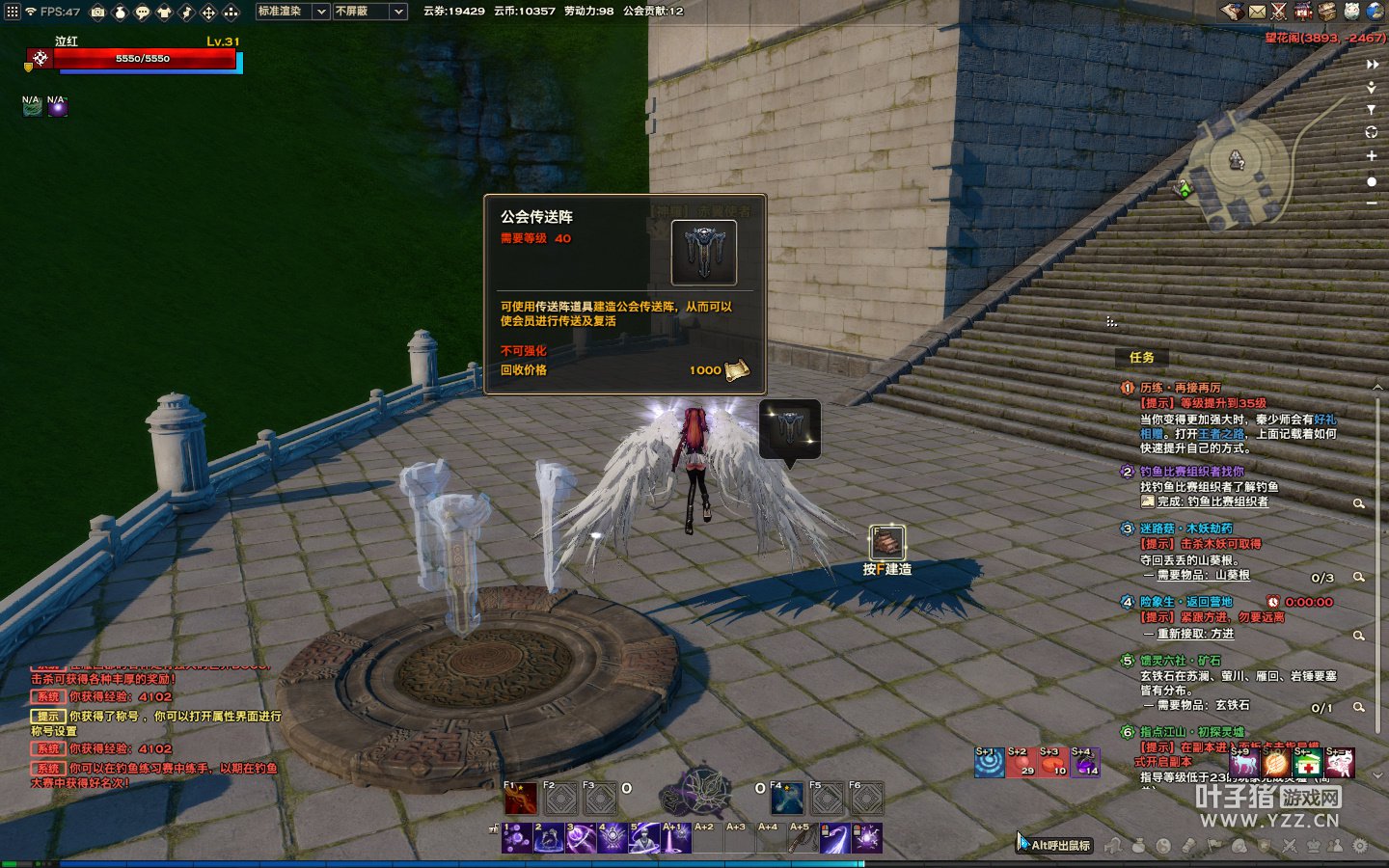The image size is (1389, 868).
Task: Open the grid menu icon beside the FPS counter
Action: pyautogui.click(x=12, y=12)
